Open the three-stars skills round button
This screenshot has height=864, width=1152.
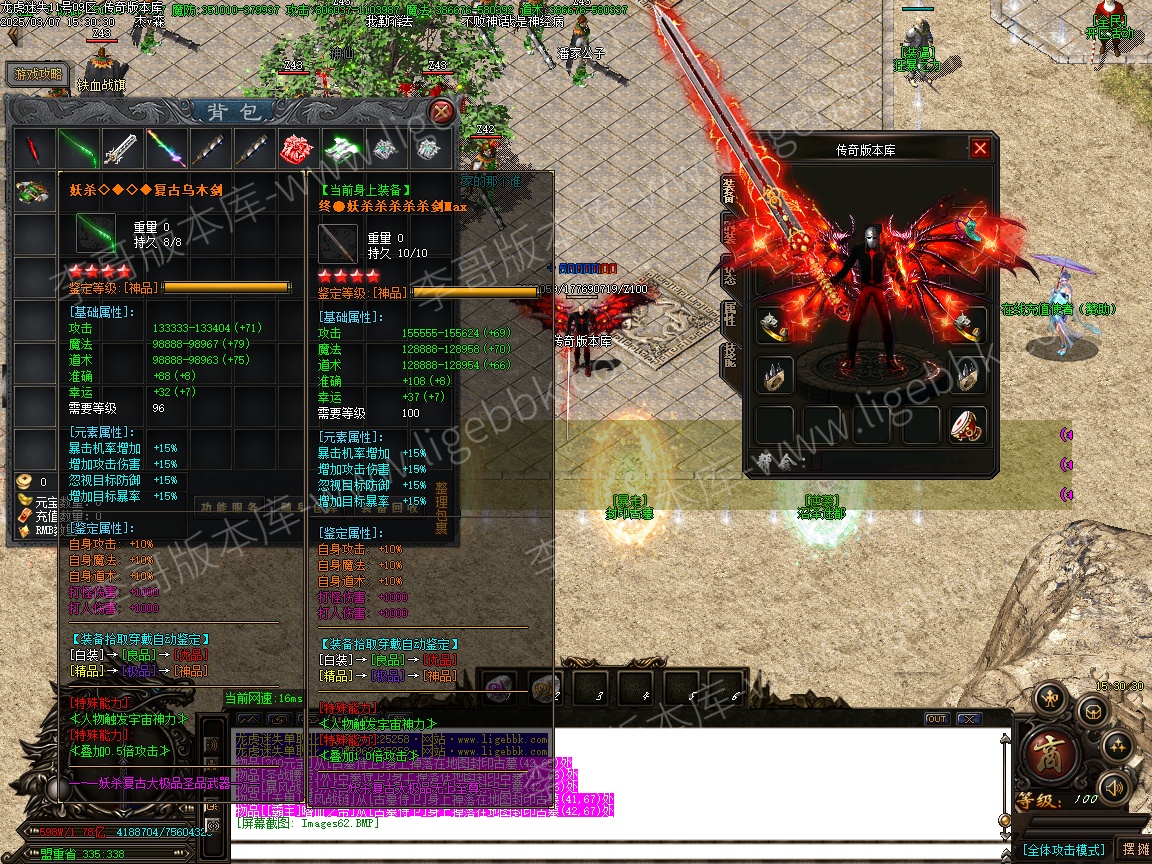[x=1116, y=746]
